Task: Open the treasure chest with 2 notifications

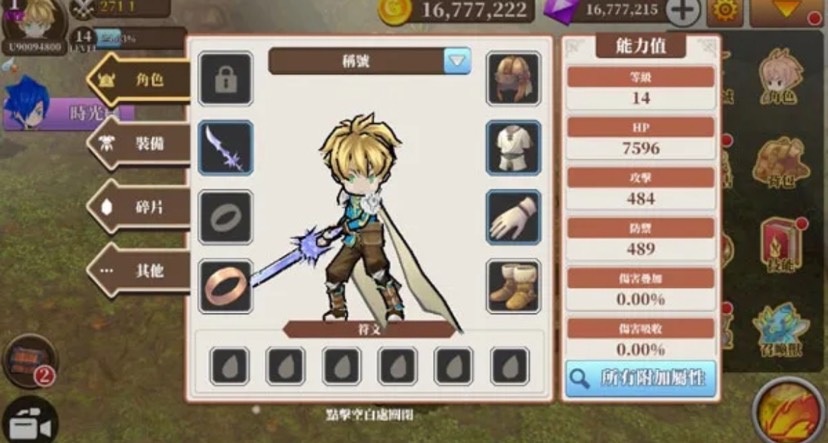Action: click(x=28, y=359)
